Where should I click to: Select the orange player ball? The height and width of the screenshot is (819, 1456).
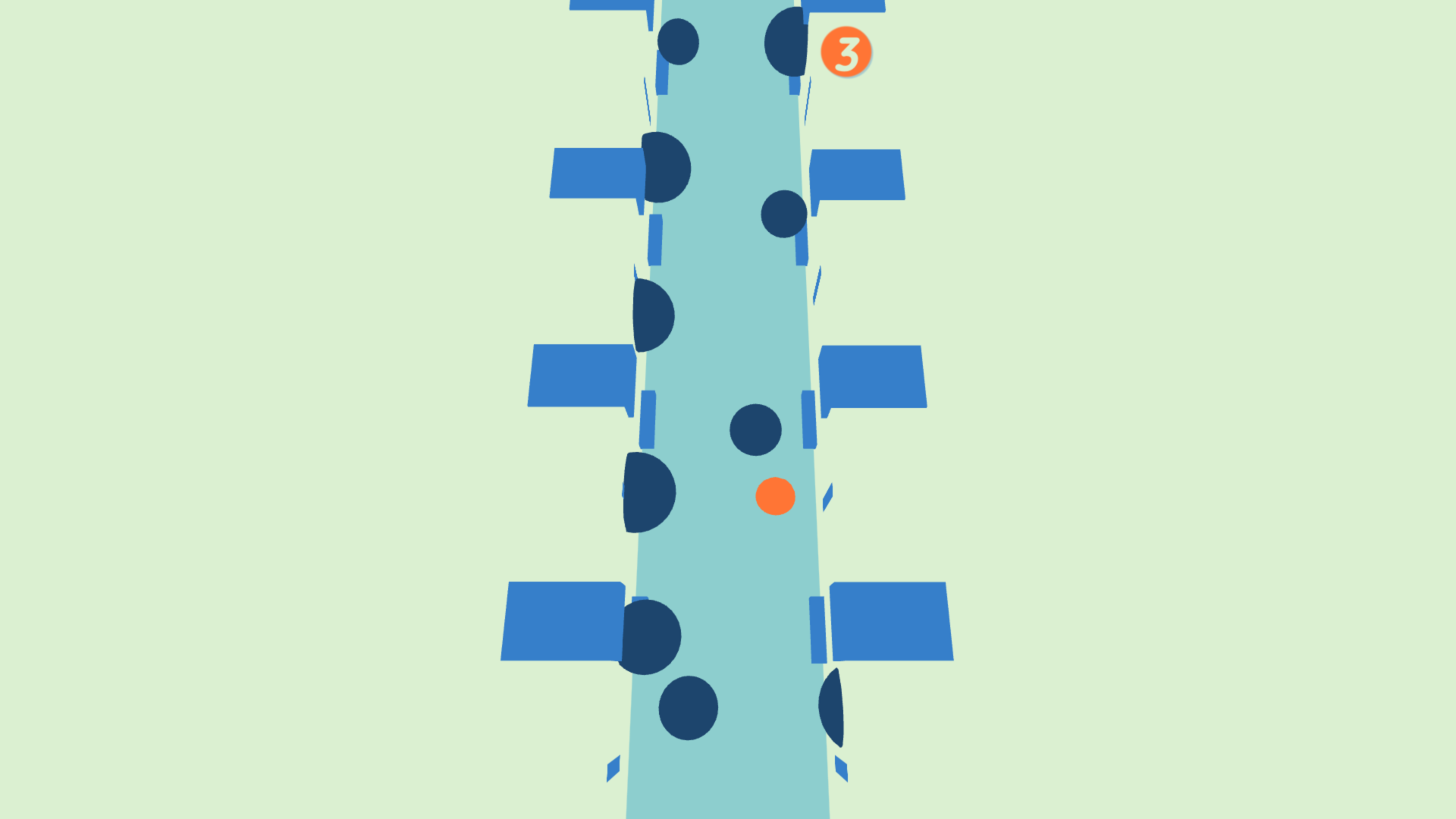point(774,497)
